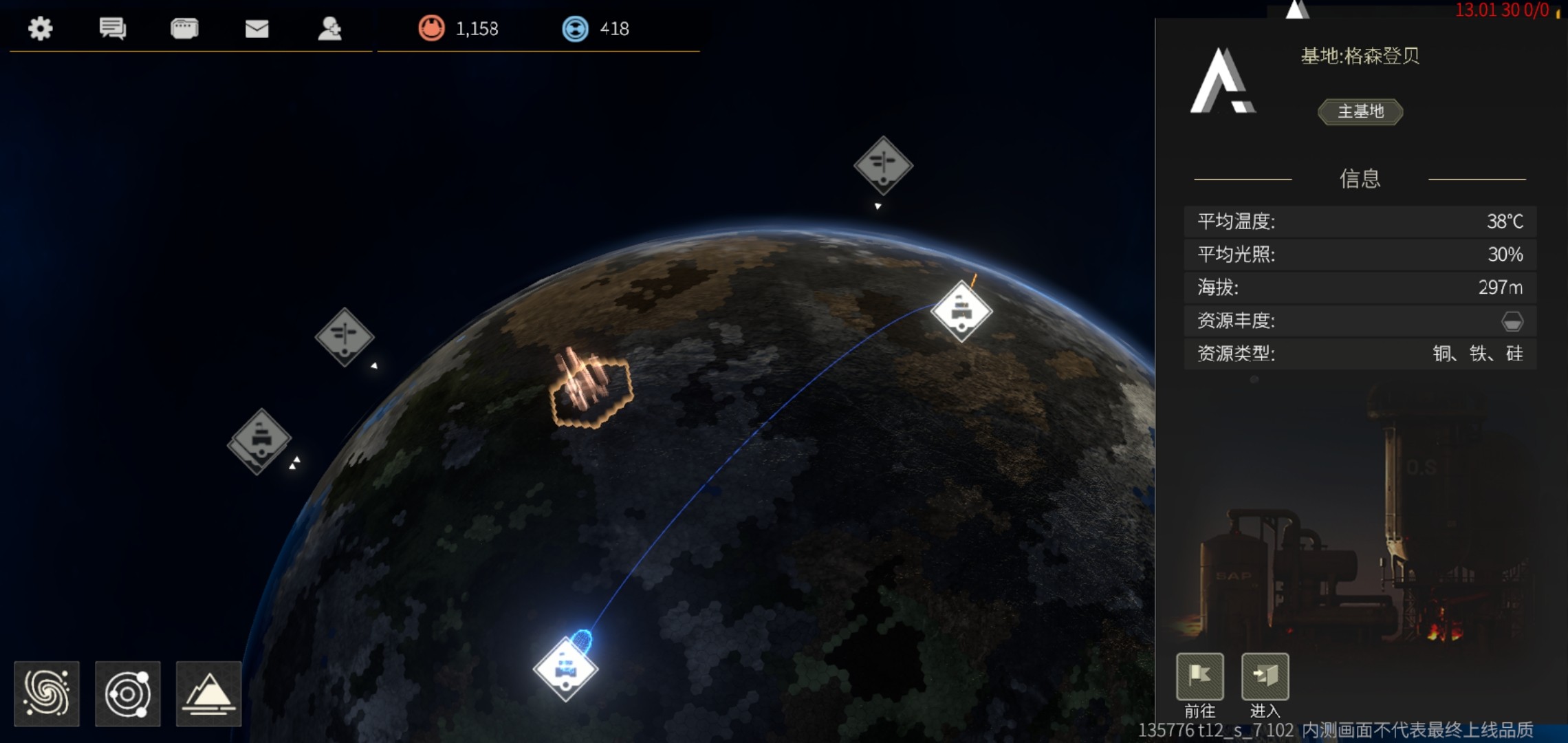Switch to the spiral galaxy view
Screen dimensions: 1568x743
tap(47, 693)
